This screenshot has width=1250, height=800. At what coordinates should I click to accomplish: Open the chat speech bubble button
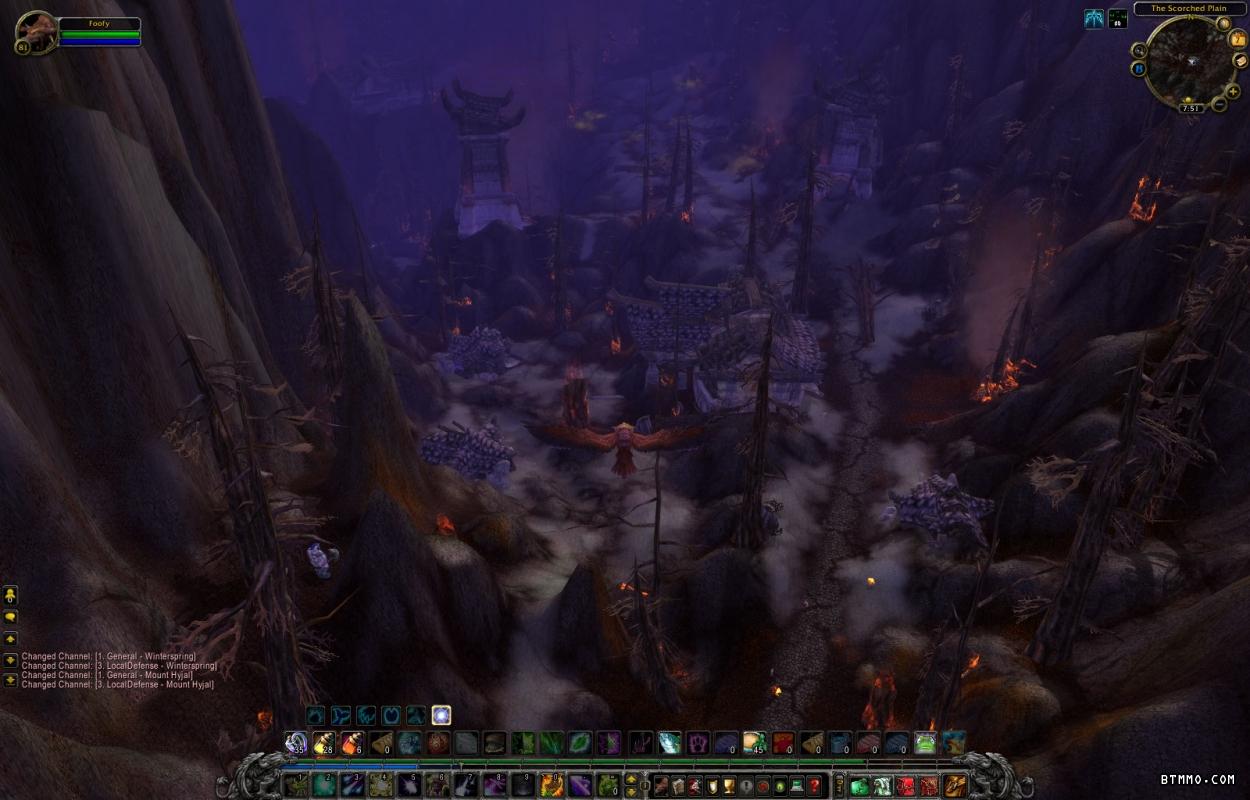[10, 617]
